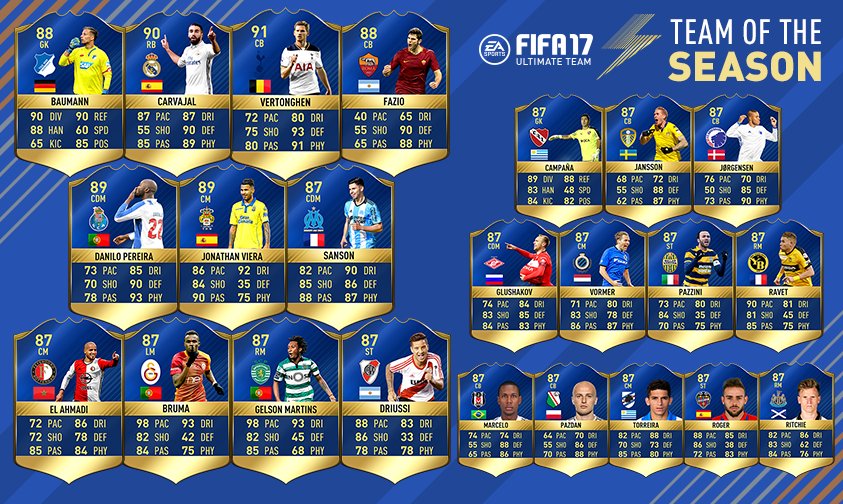Choose the Torreira card
The width and height of the screenshot is (843, 504).
point(642,415)
